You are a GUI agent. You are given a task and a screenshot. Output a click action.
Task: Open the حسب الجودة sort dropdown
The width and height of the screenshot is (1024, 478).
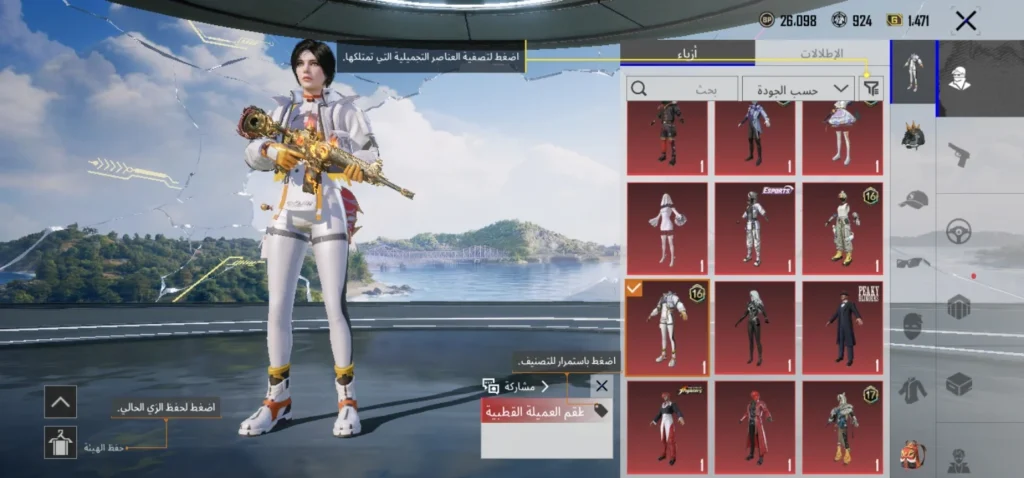(x=797, y=89)
